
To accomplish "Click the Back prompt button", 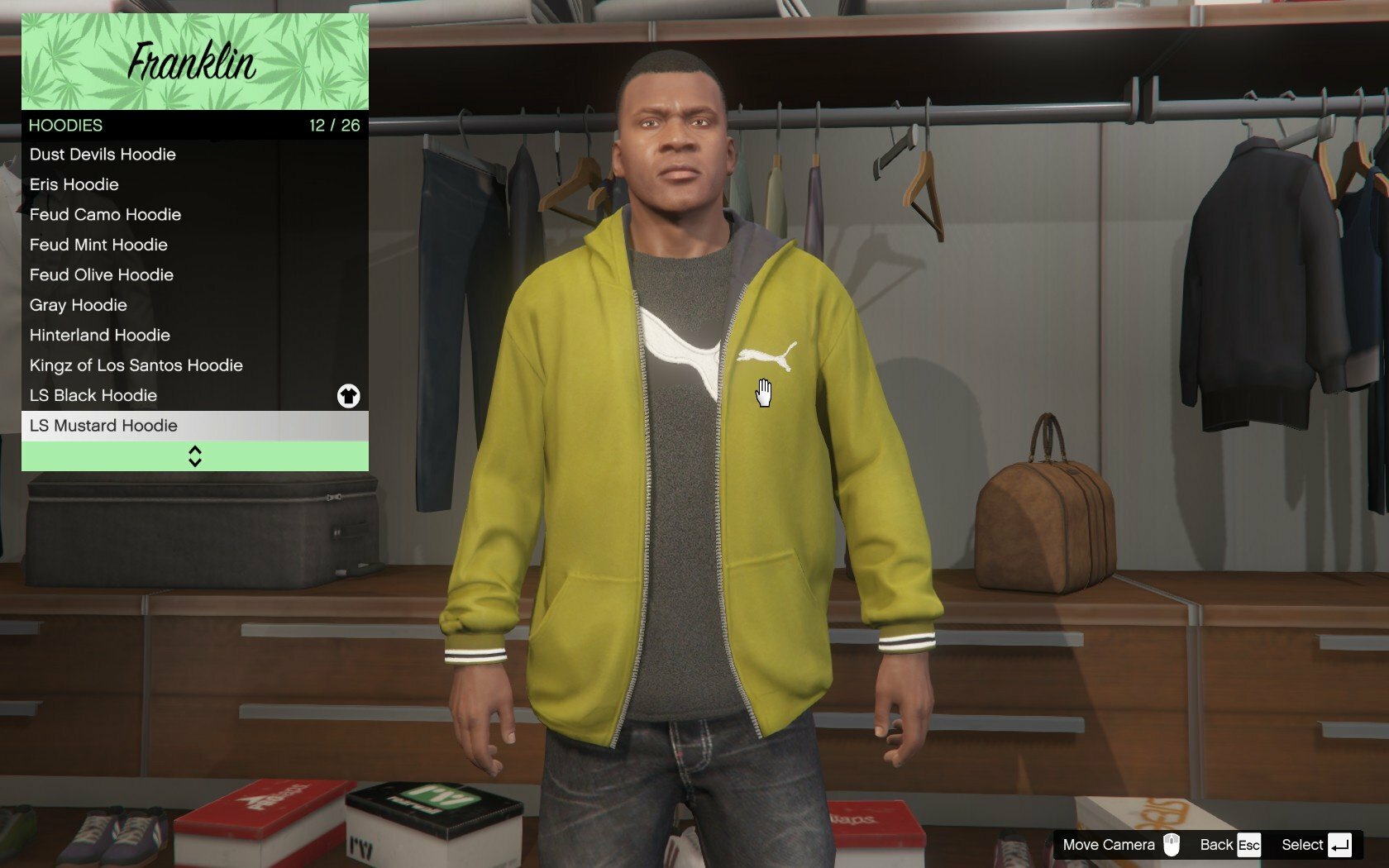I will [1230, 845].
